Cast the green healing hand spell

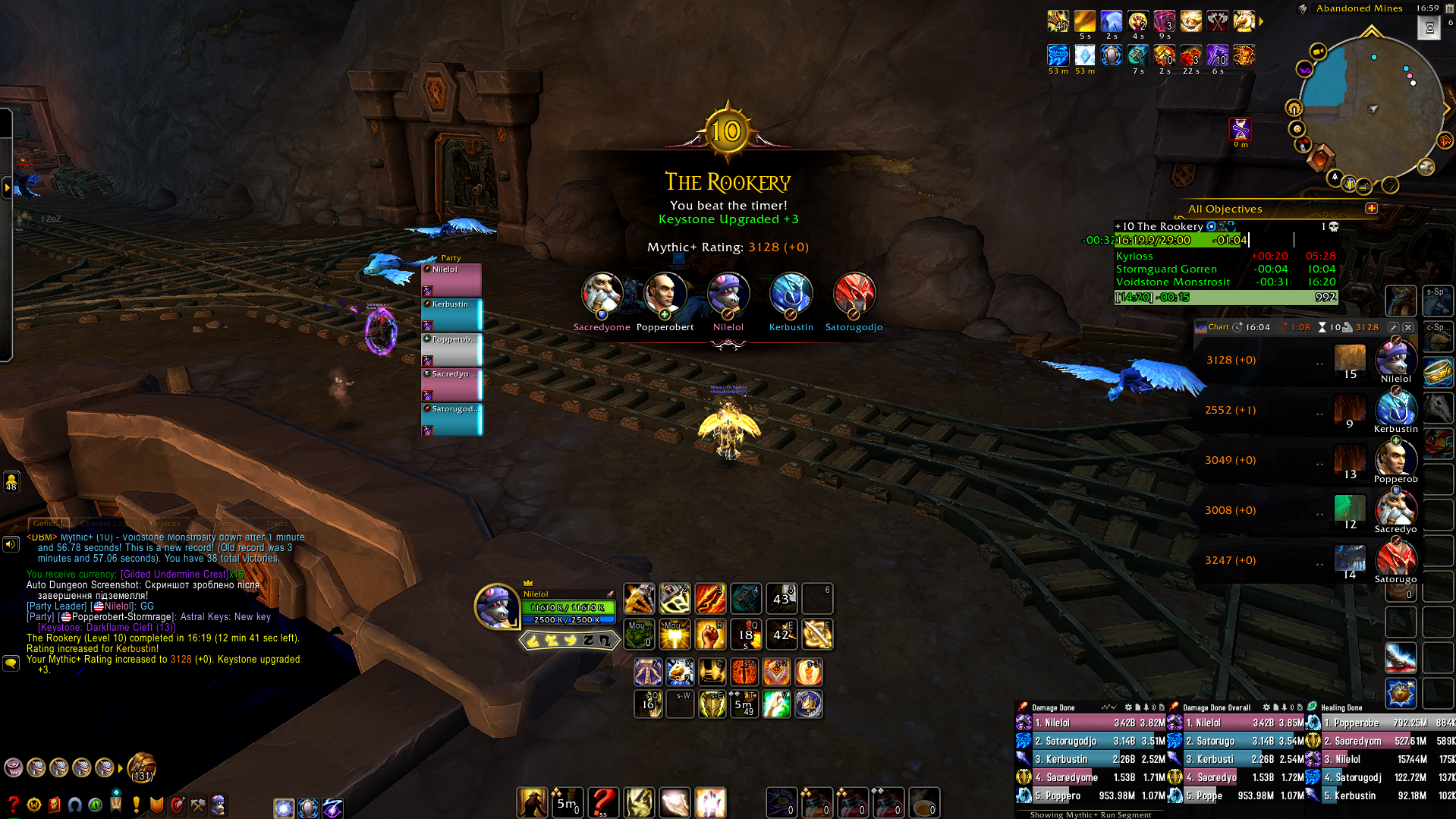776,704
